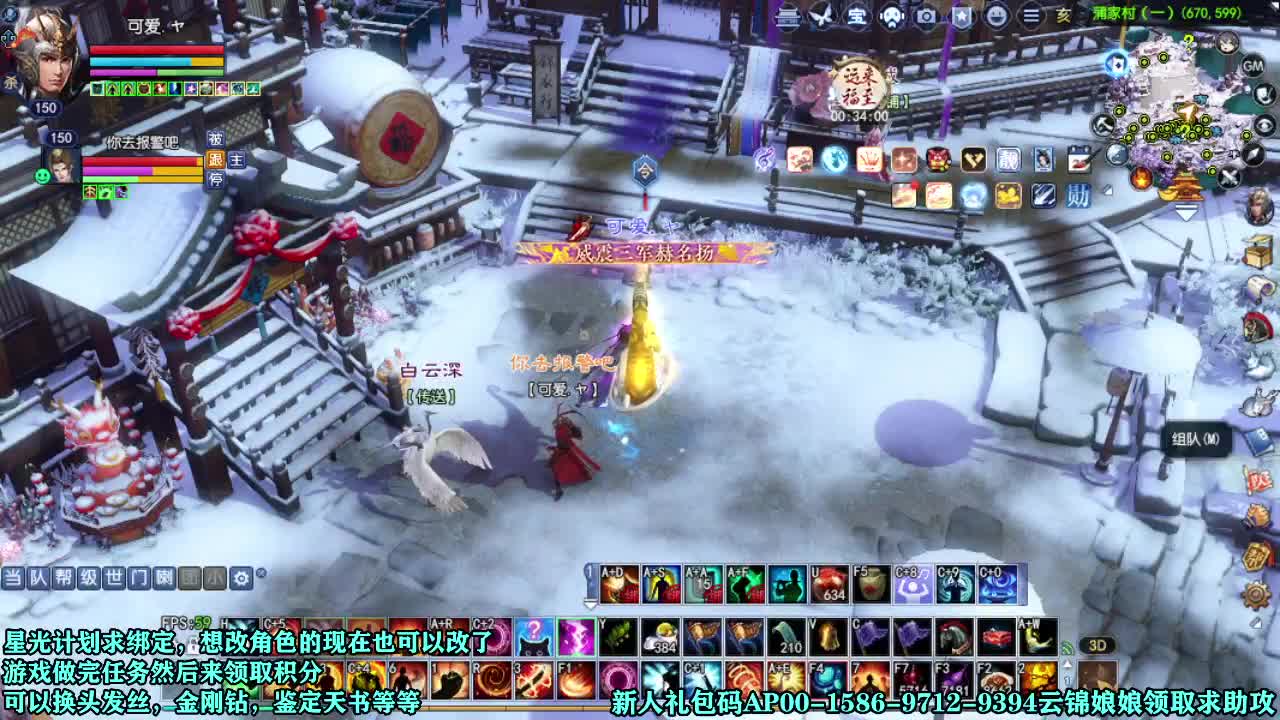This screenshot has width=1280, height=720.
Task: Switch to the 队 team chat tab
Action: (37, 577)
